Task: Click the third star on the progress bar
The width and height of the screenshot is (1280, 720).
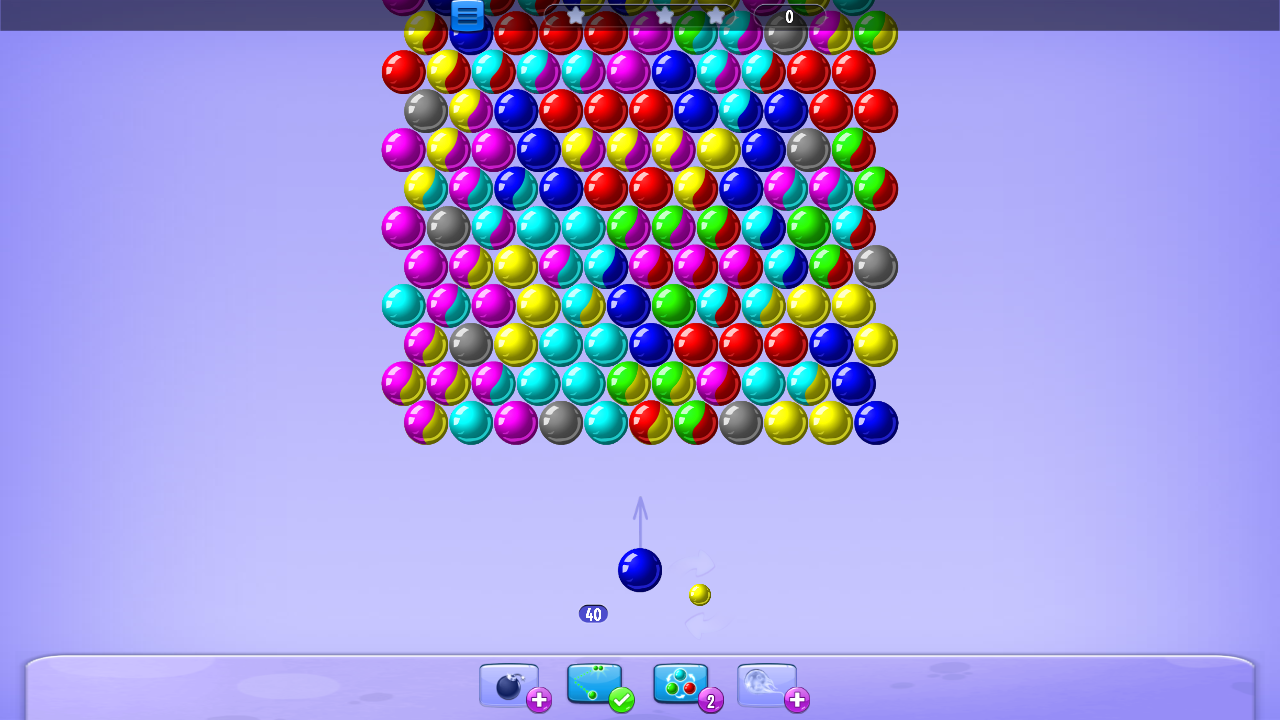Action: tap(716, 16)
